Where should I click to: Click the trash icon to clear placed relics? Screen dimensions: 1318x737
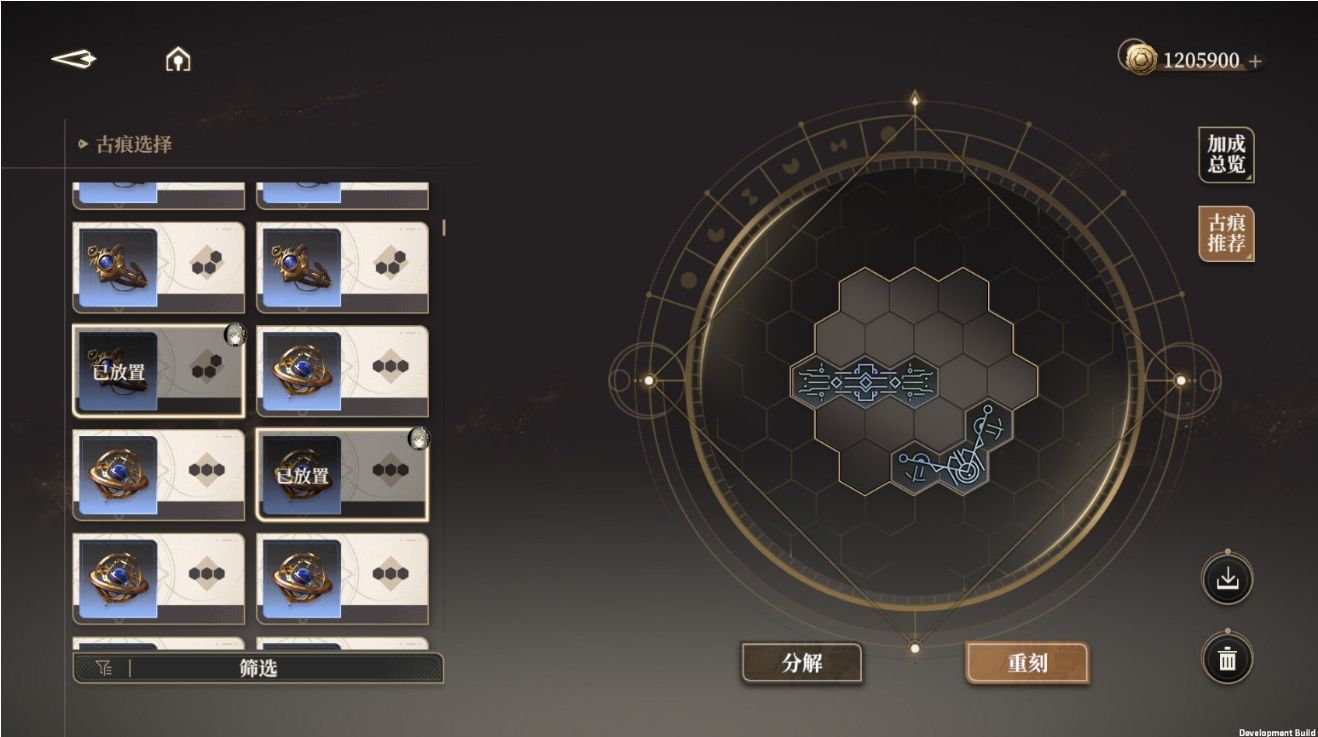1228,659
